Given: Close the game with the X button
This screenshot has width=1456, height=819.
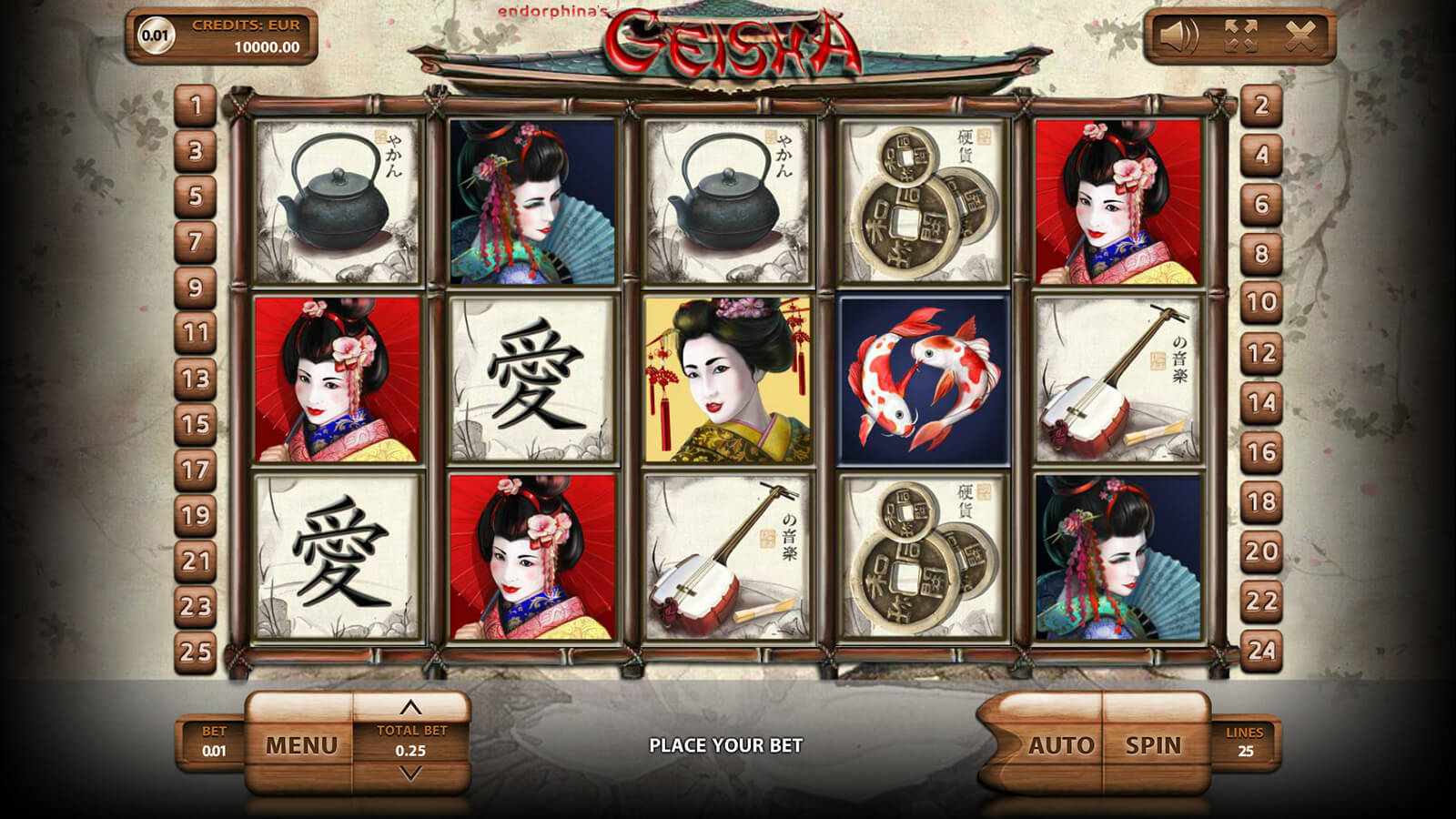Looking at the screenshot, I should 1300,37.
